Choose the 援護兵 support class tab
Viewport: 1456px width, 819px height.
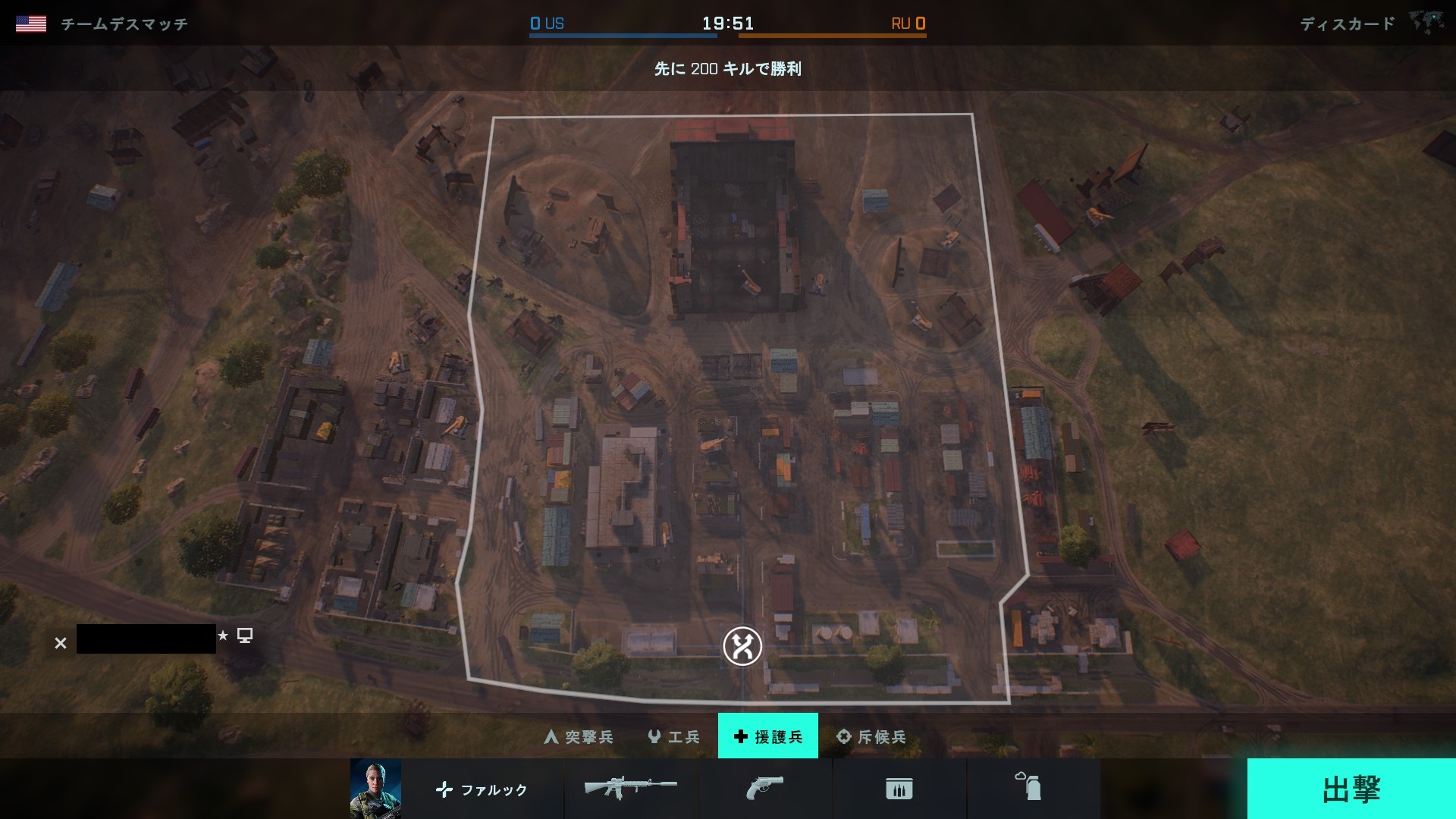[x=767, y=736]
